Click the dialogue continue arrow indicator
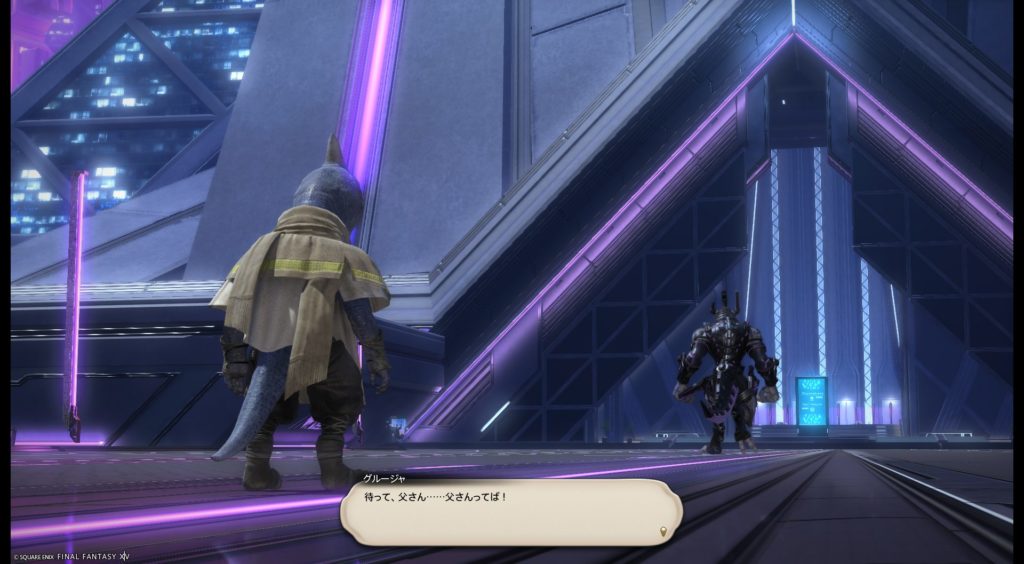Screen dimensions: 1024x564 (664, 531)
